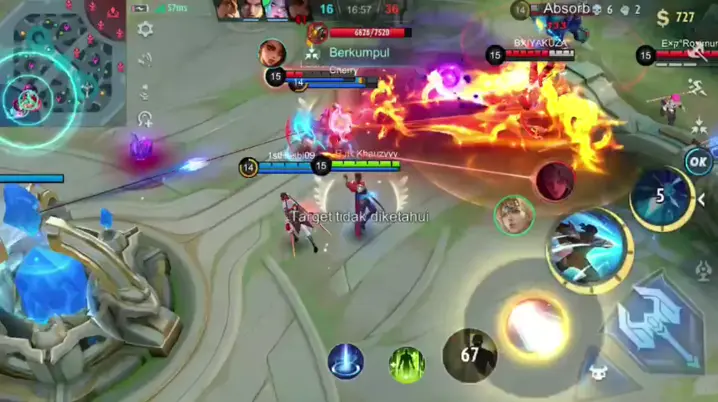Target the blonde enemy hero portrait

[513, 215]
